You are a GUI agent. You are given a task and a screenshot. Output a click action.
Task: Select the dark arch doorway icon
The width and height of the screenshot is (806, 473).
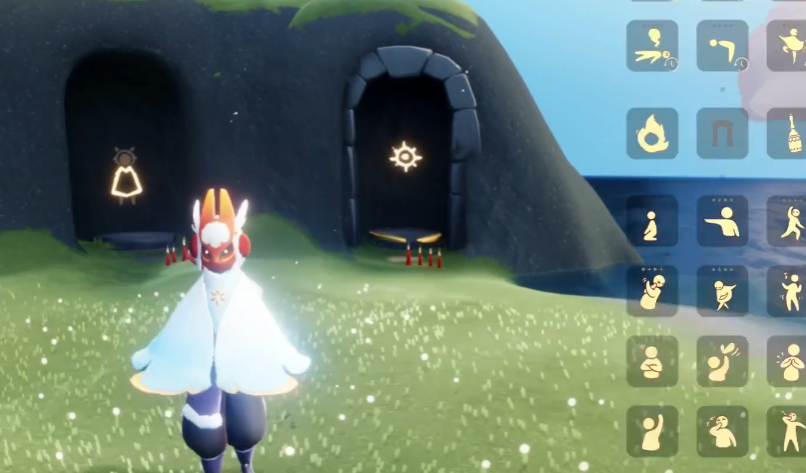pos(722,133)
